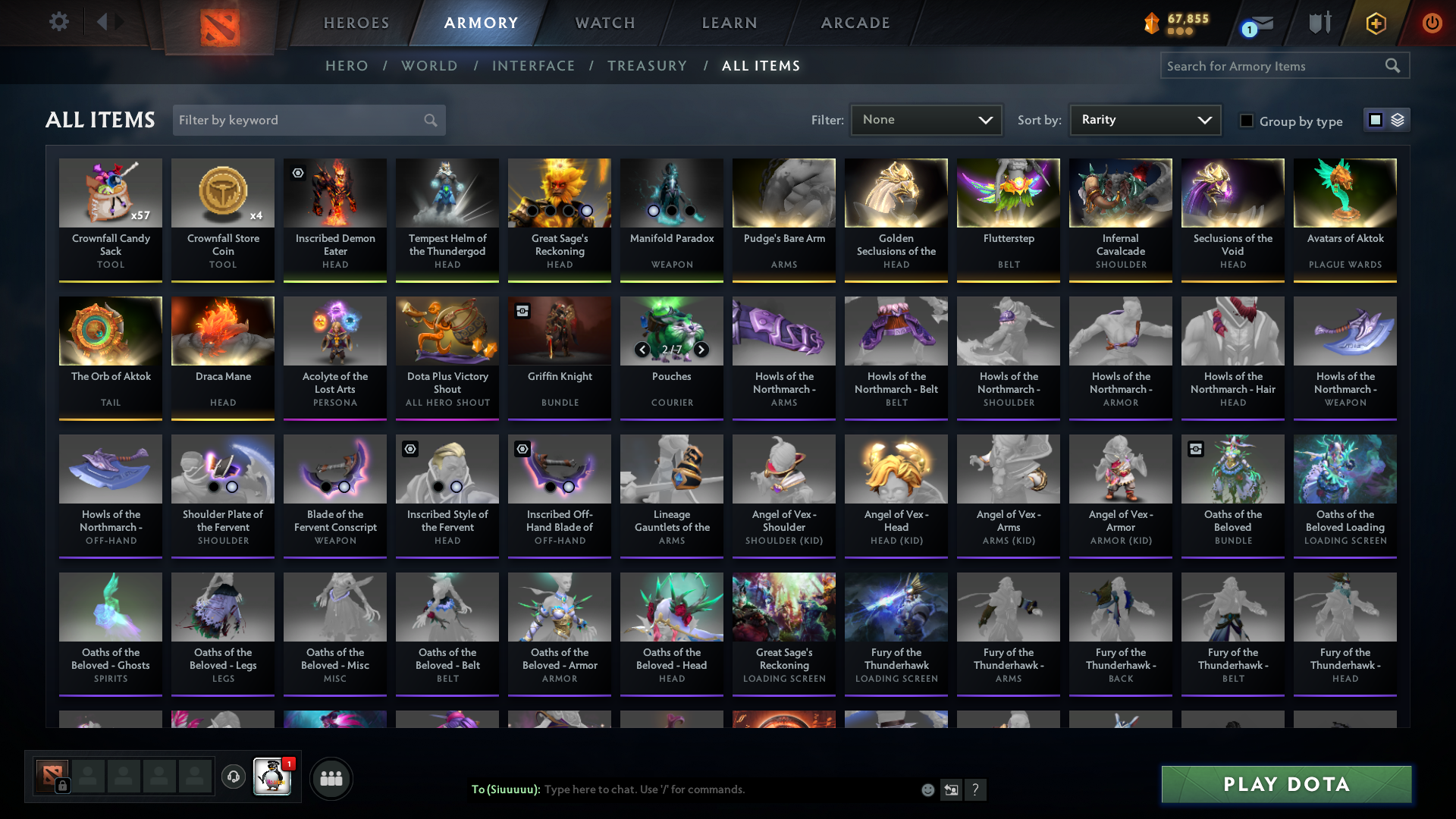Open the TREASURY section
Screen dimensions: 1456x819
(x=647, y=66)
